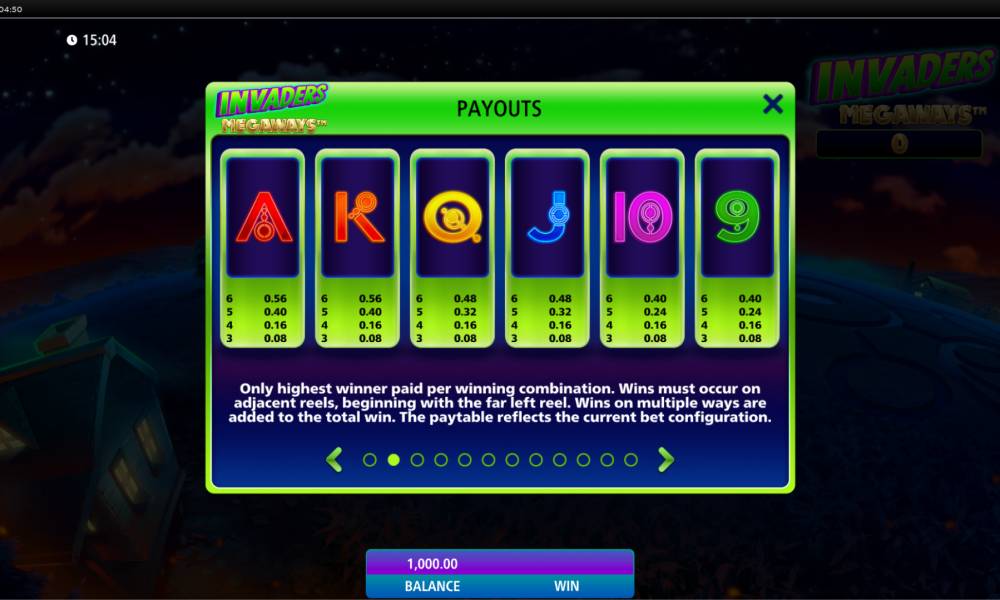Close the Payouts window
The height and width of the screenshot is (600, 1000).
(772, 104)
